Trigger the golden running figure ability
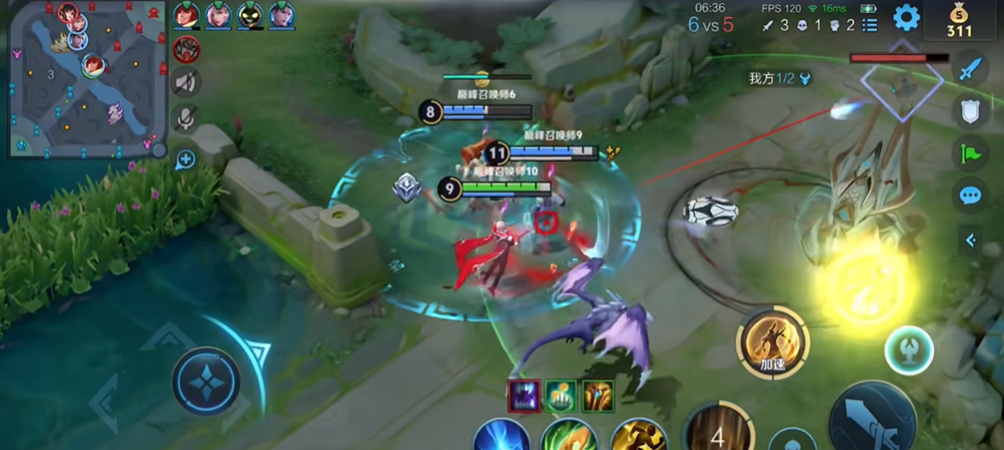Viewport: 1004px width, 450px height. click(639, 437)
